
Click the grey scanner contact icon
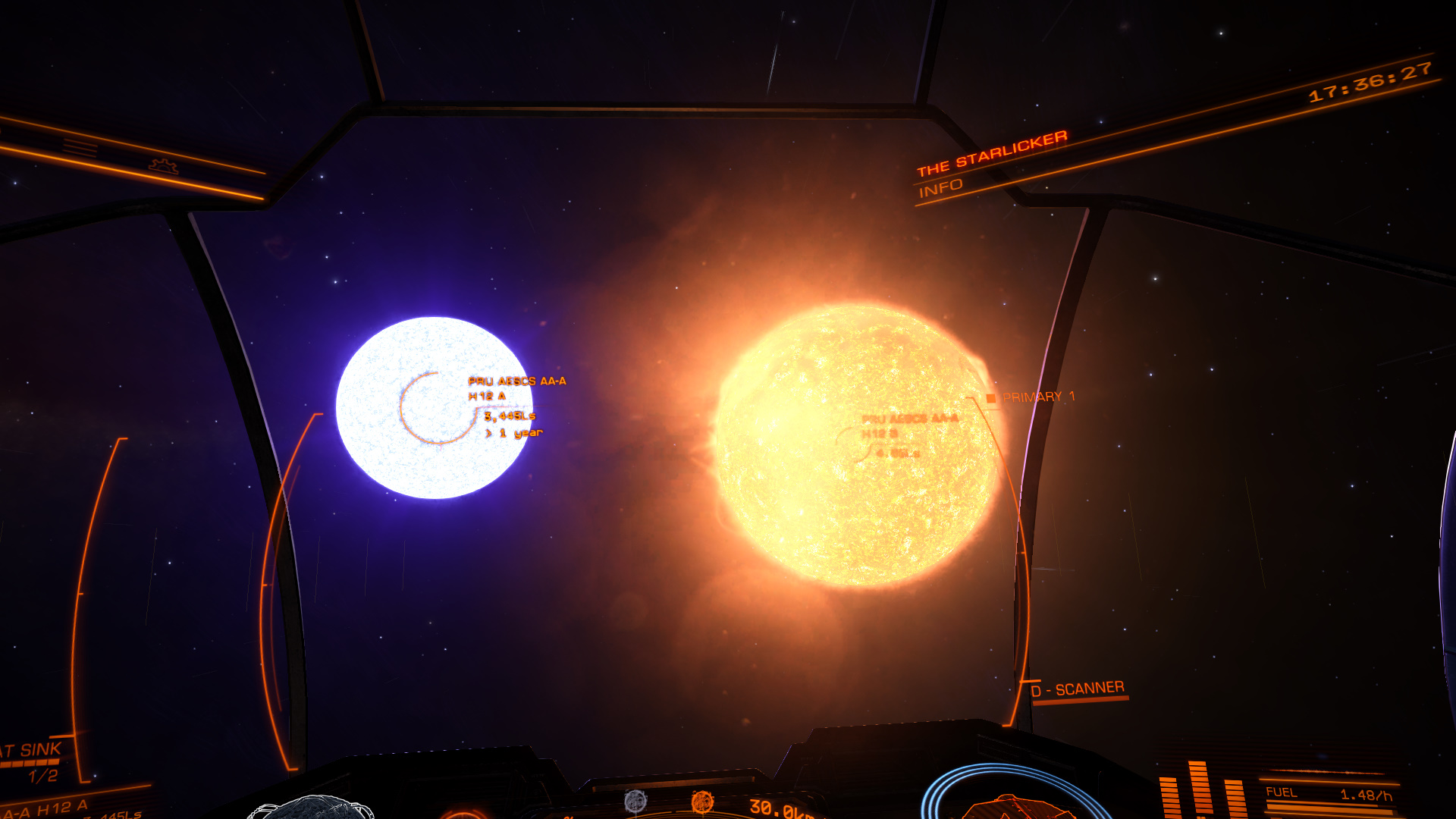pos(635,800)
